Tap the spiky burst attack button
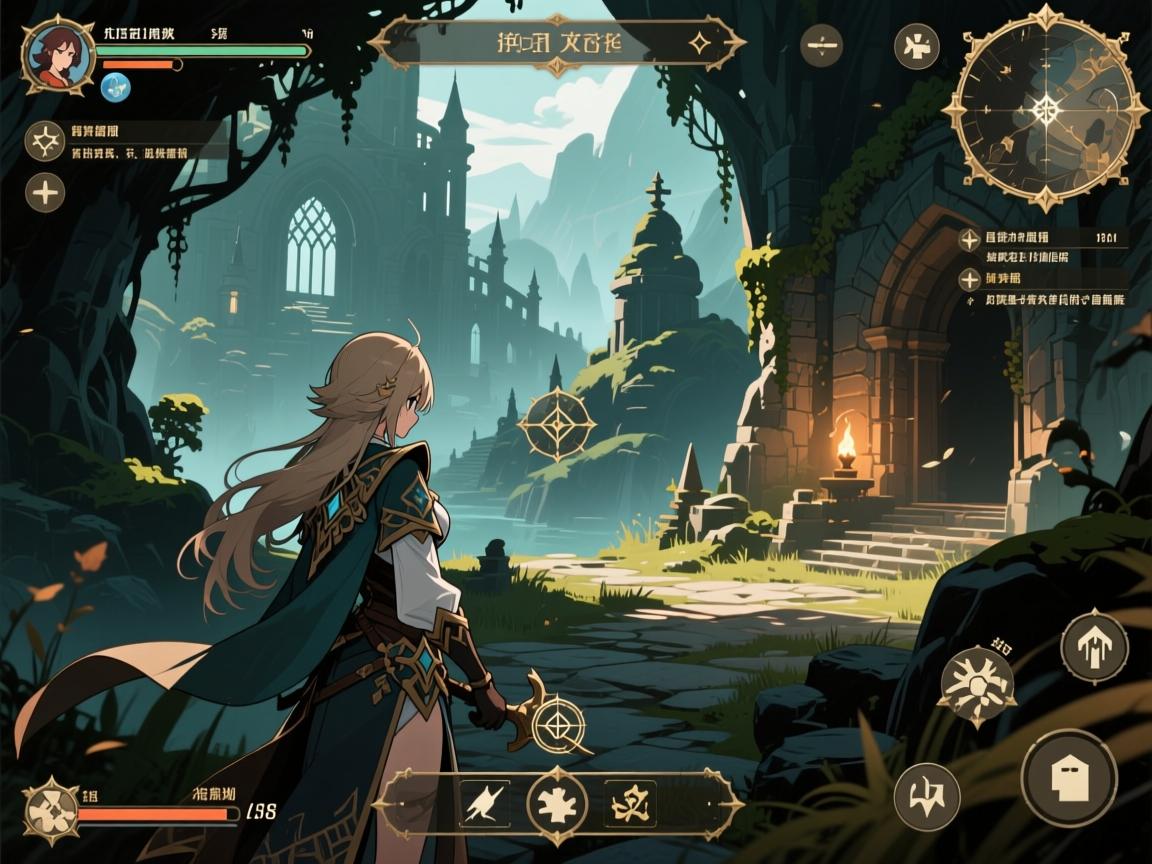The image size is (1152, 864). pyautogui.click(x=977, y=687)
